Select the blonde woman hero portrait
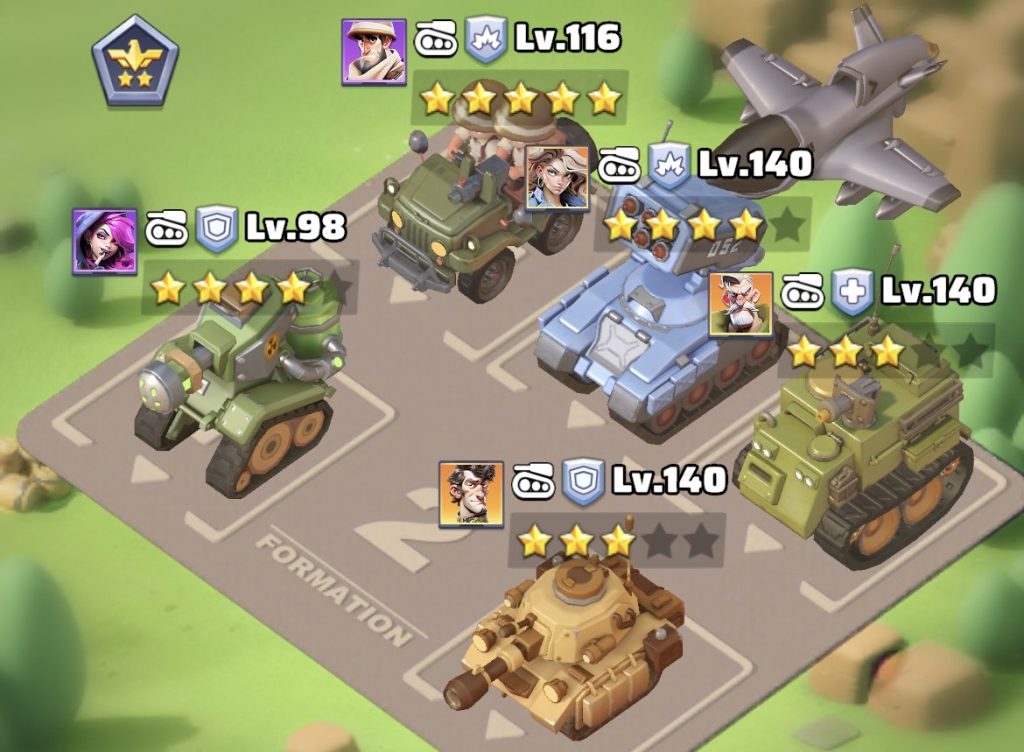This screenshot has height=752, width=1024. point(557,177)
